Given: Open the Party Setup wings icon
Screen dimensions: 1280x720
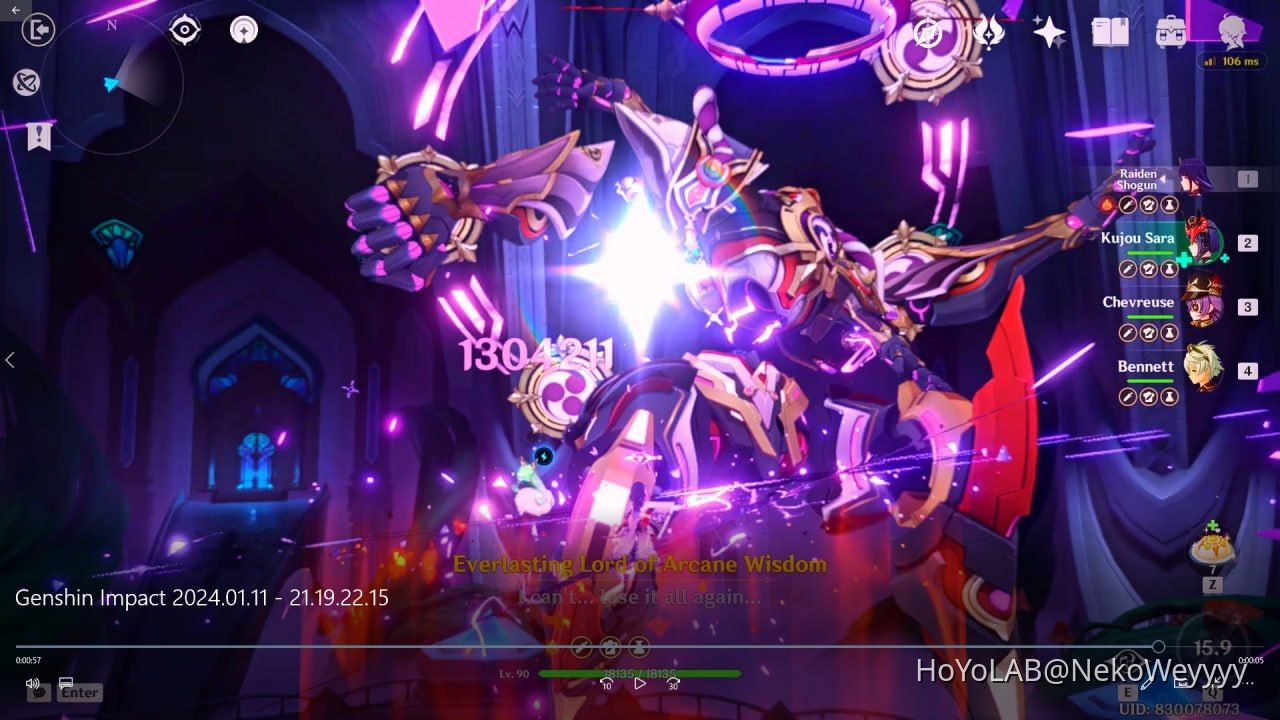Looking at the screenshot, I should coord(989,31).
